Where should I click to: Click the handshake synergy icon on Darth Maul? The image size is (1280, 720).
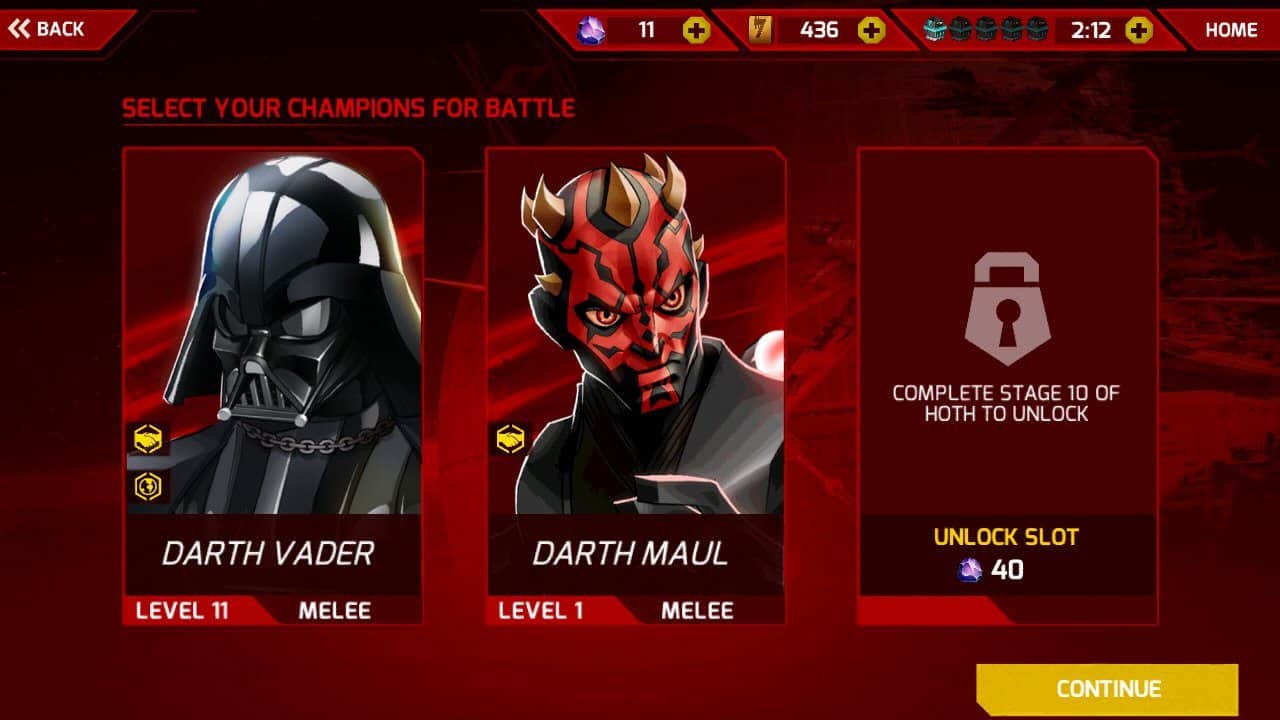click(x=511, y=438)
